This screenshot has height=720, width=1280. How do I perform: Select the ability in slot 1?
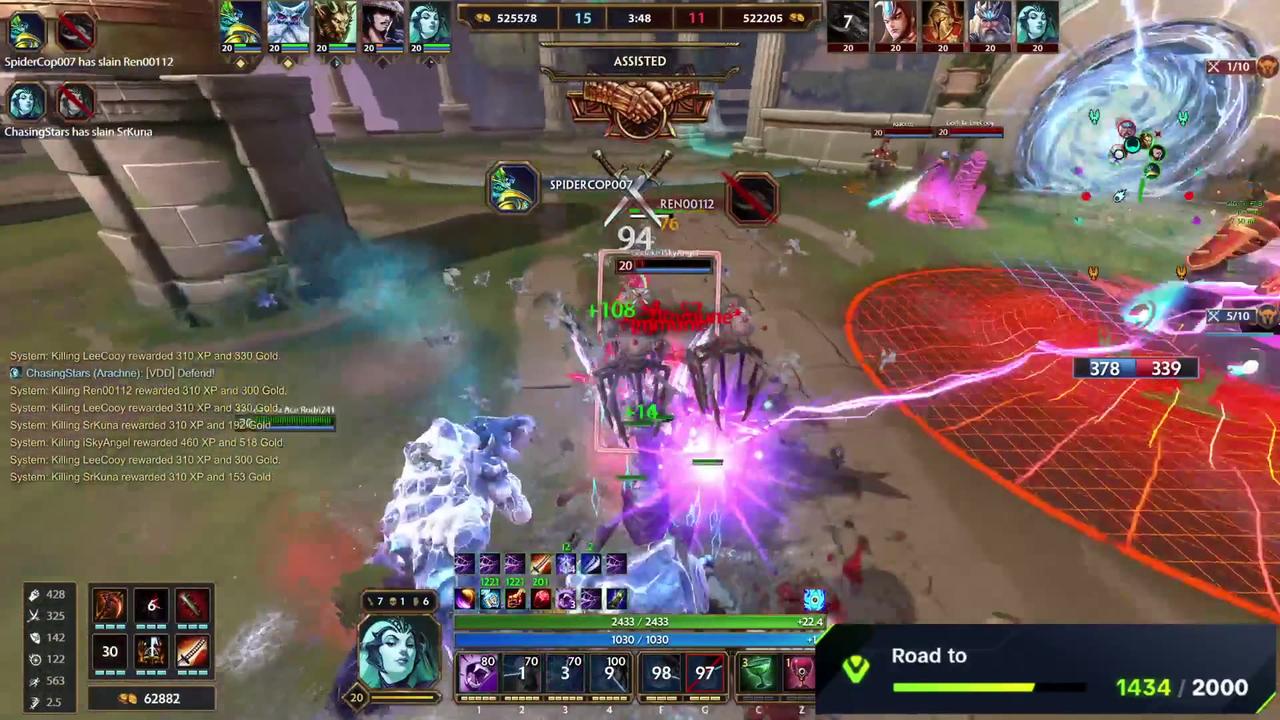(x=478, y=672)
